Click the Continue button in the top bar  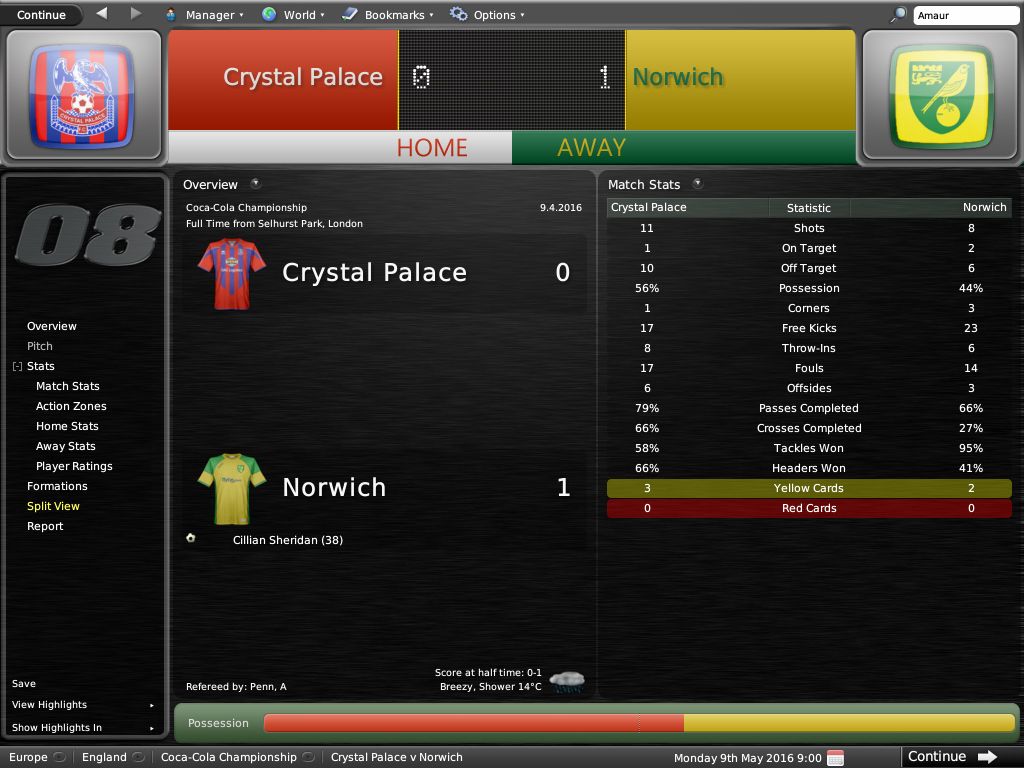[41, 15]
